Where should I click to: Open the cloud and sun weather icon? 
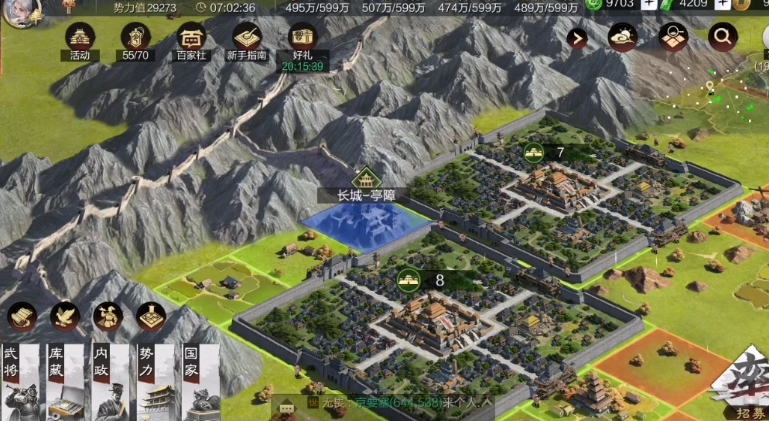pyautogui.click(x=623, y=38)
